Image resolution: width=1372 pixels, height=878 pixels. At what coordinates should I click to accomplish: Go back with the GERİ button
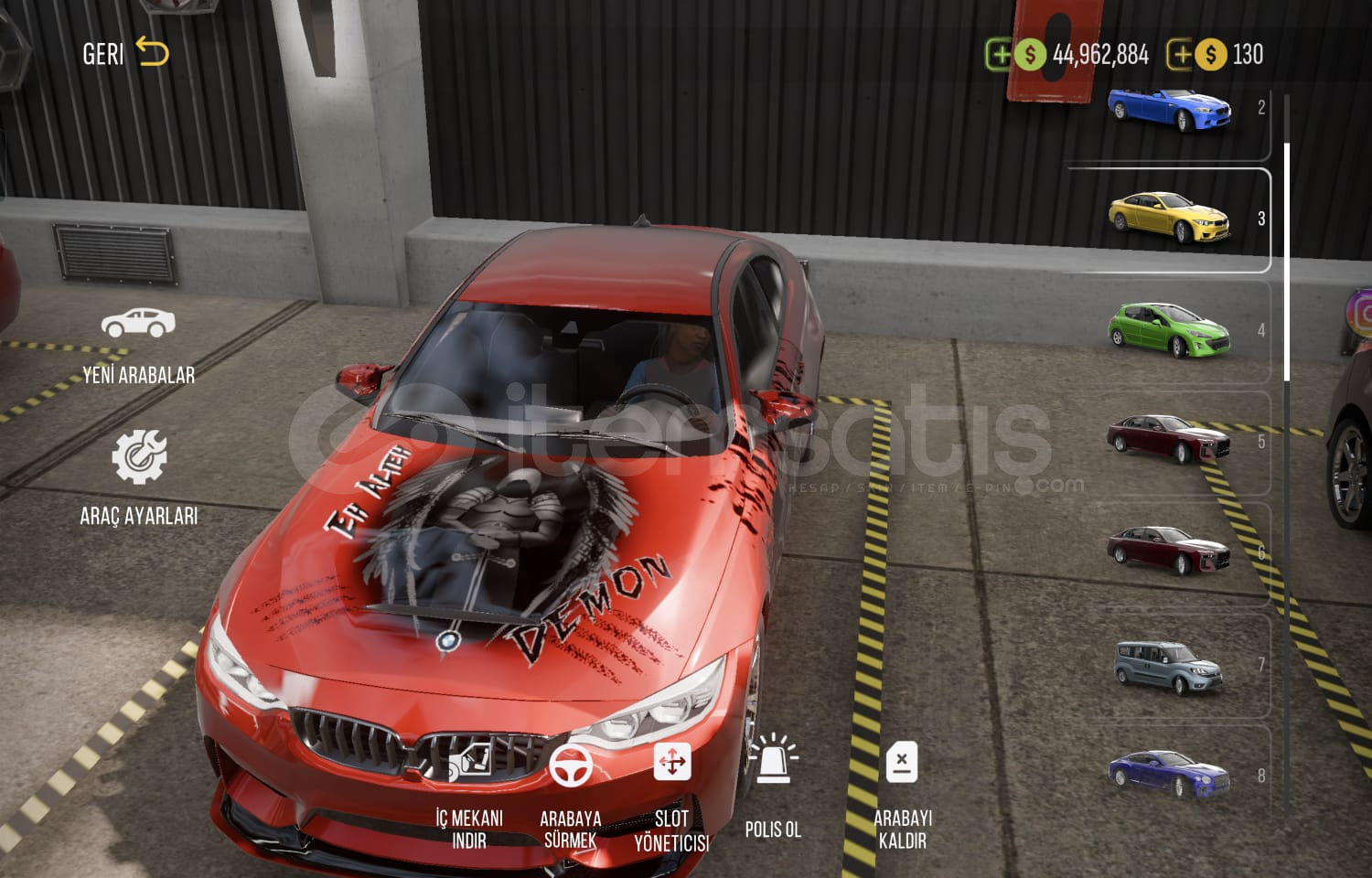point(125,53)
